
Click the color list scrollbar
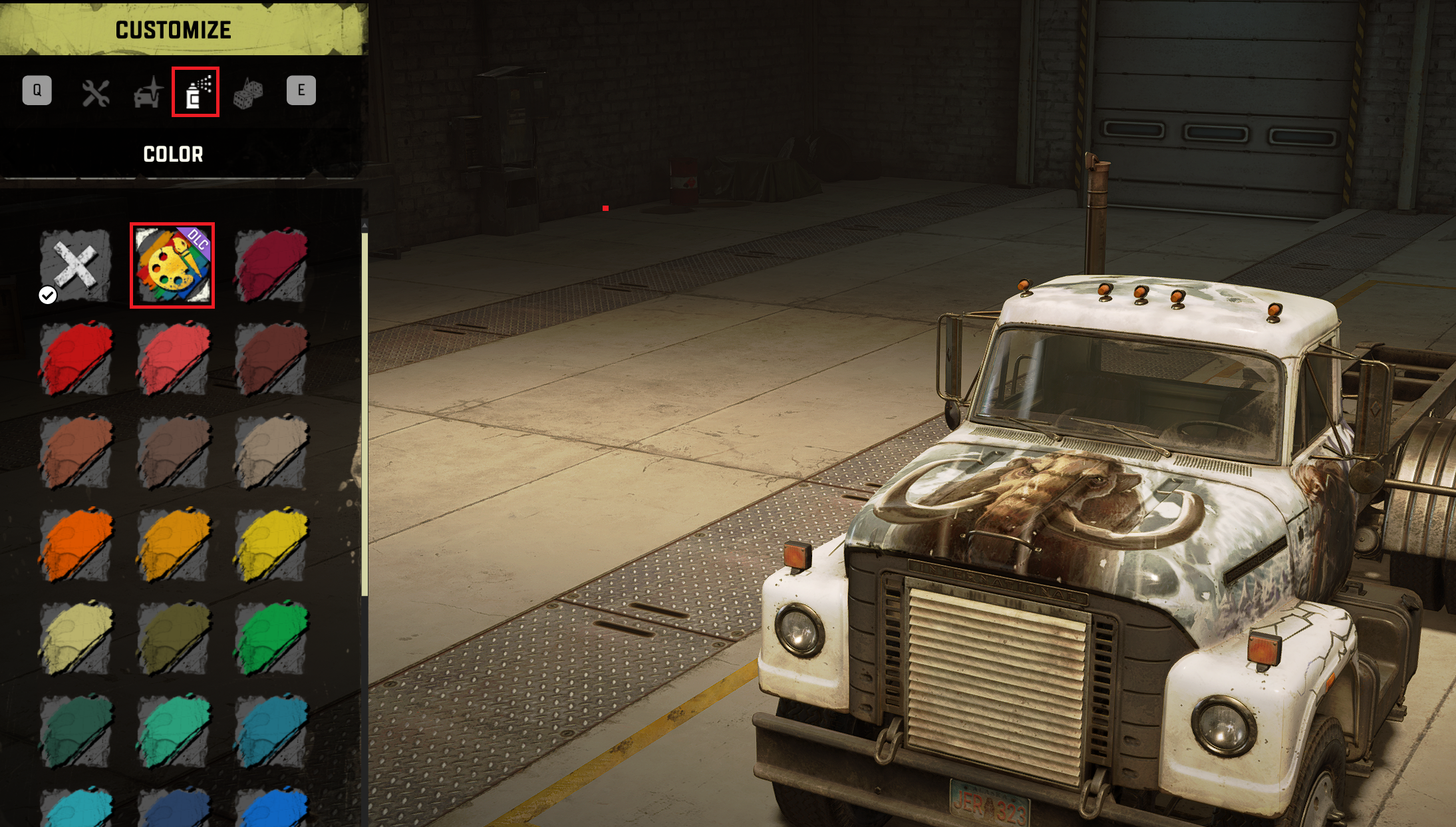click(364, 413)
